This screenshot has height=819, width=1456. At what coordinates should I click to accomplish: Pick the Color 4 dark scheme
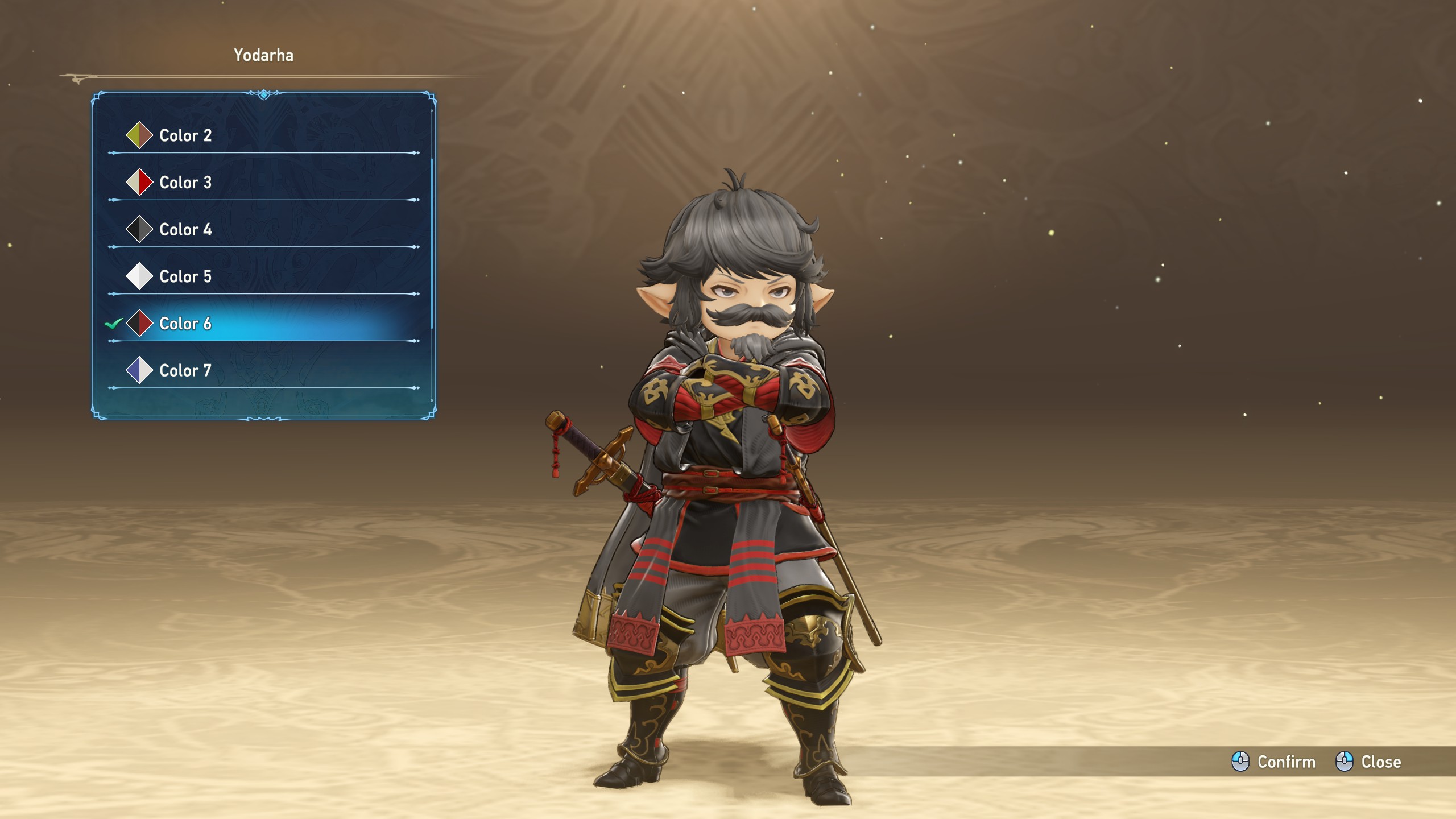(185, 230)
